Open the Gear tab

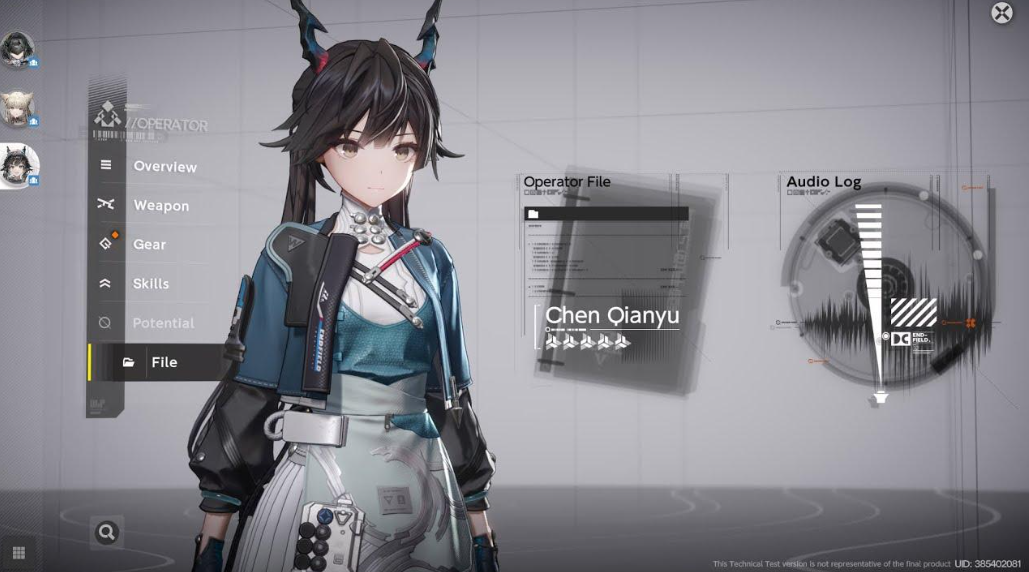[150, 245]
